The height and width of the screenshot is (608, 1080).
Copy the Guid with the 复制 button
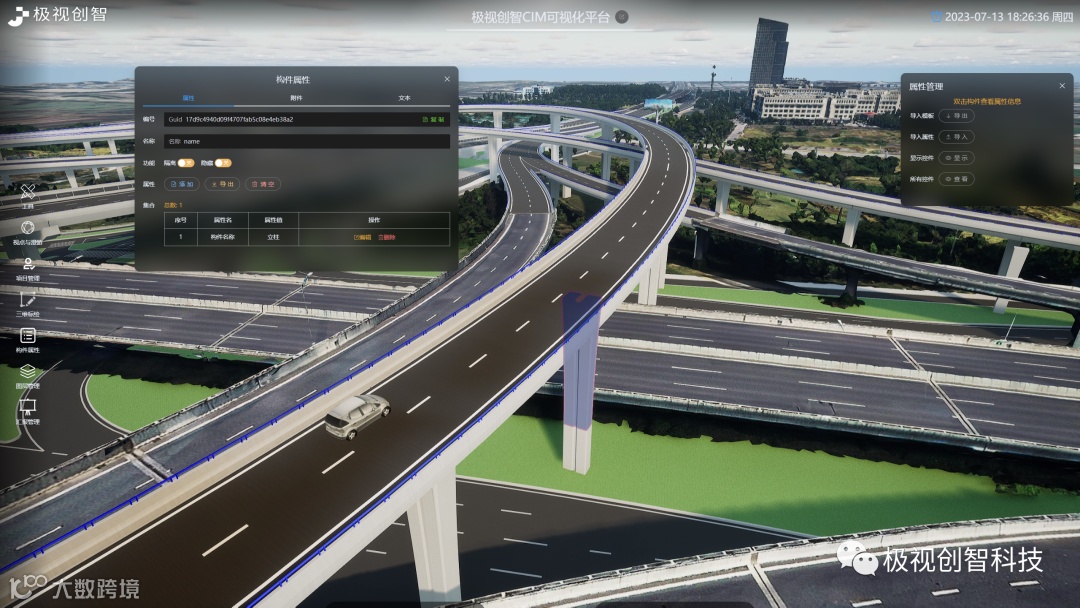pos(434,119)
